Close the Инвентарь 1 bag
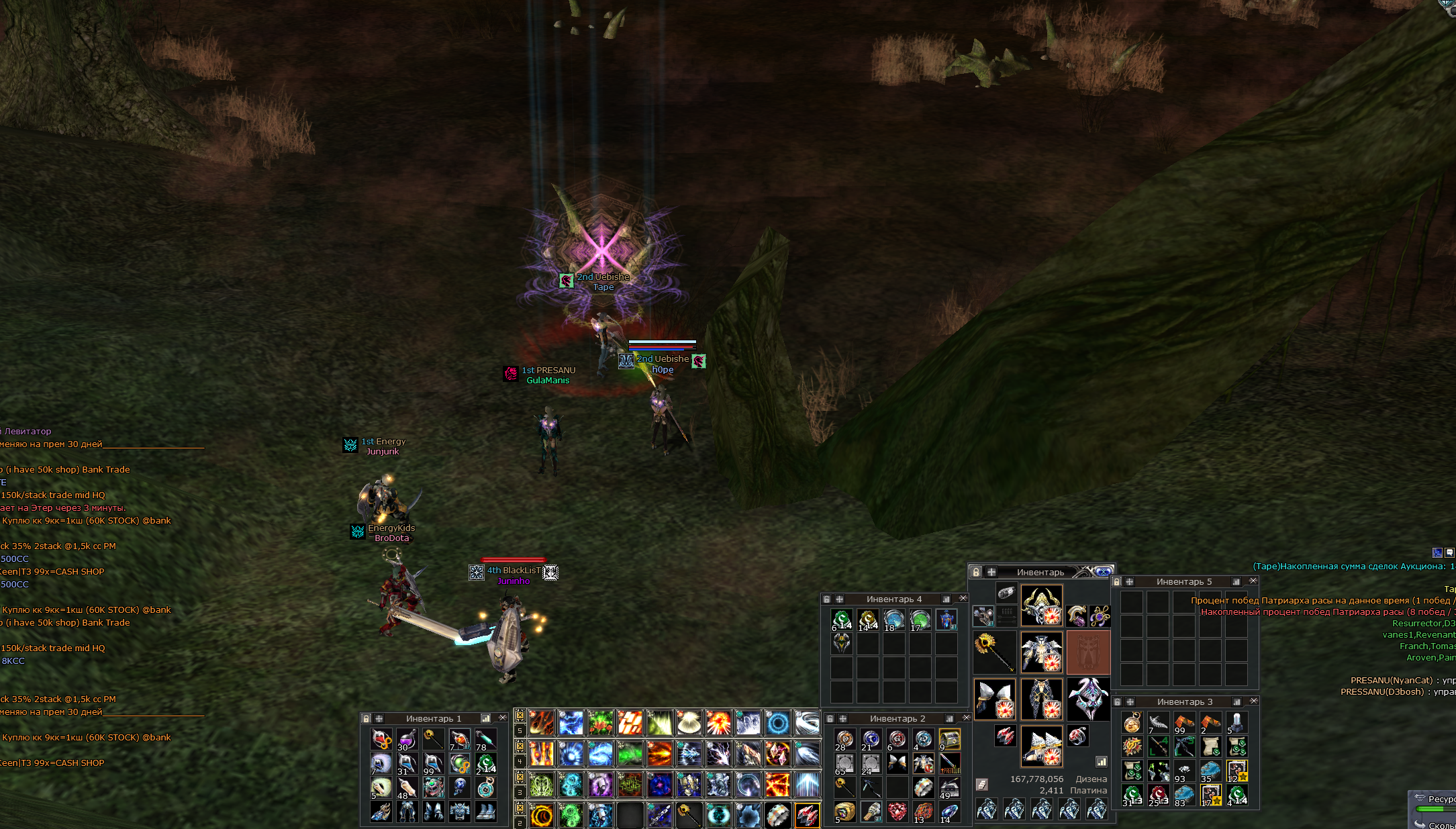The height and width of the screenshot is (829, 1456). pyautogui.click(x=502, y=718)
